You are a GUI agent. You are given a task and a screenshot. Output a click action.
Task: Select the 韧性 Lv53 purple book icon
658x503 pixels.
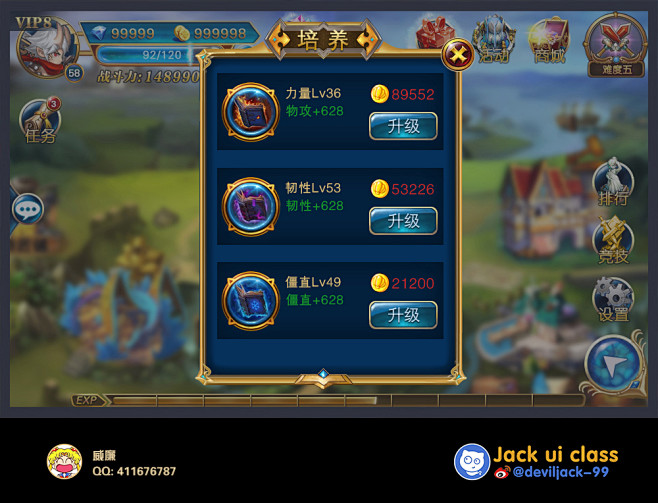tap(247, 204)
